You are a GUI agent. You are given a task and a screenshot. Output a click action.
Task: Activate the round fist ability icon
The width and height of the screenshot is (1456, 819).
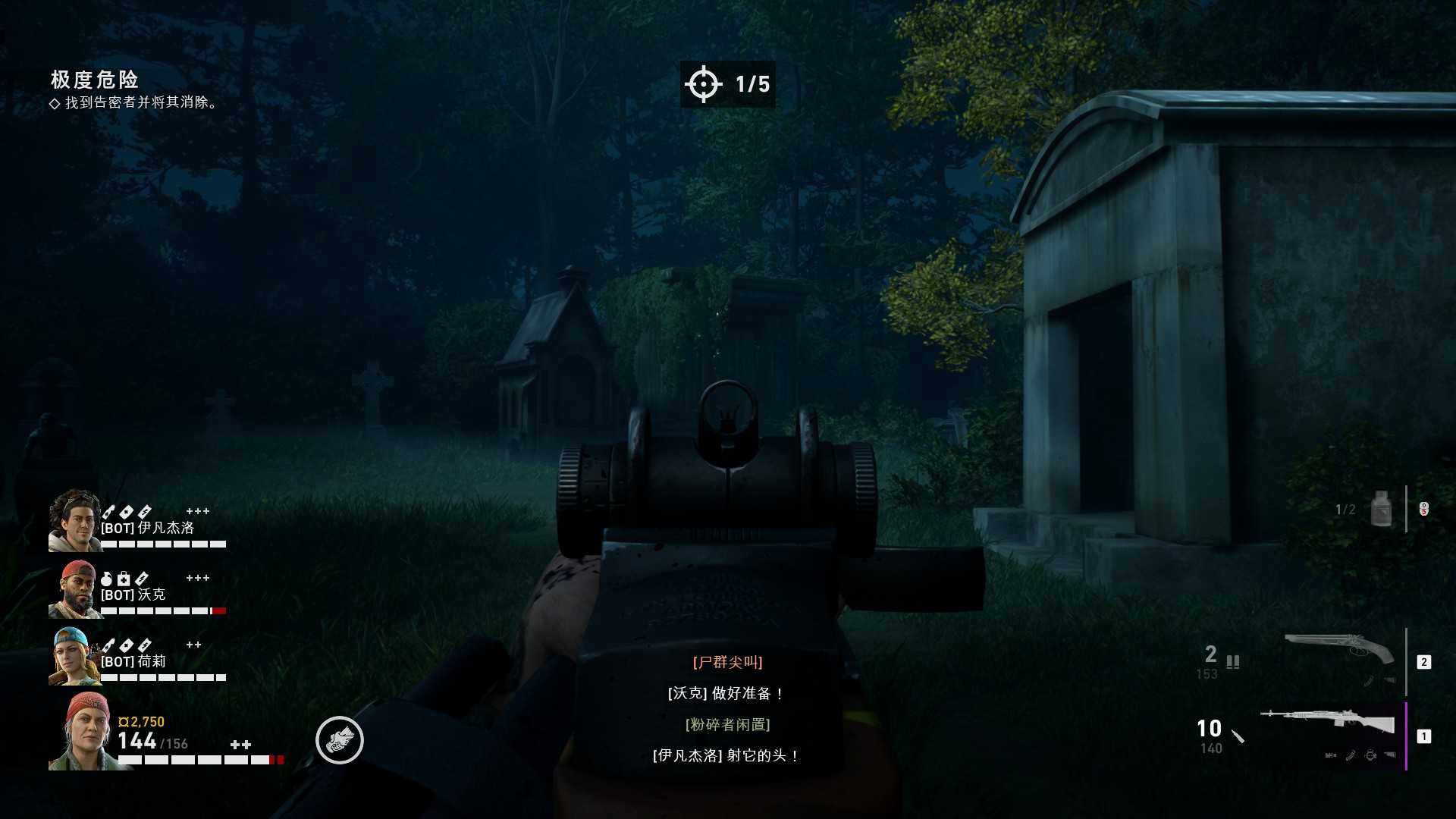point(340,740)
